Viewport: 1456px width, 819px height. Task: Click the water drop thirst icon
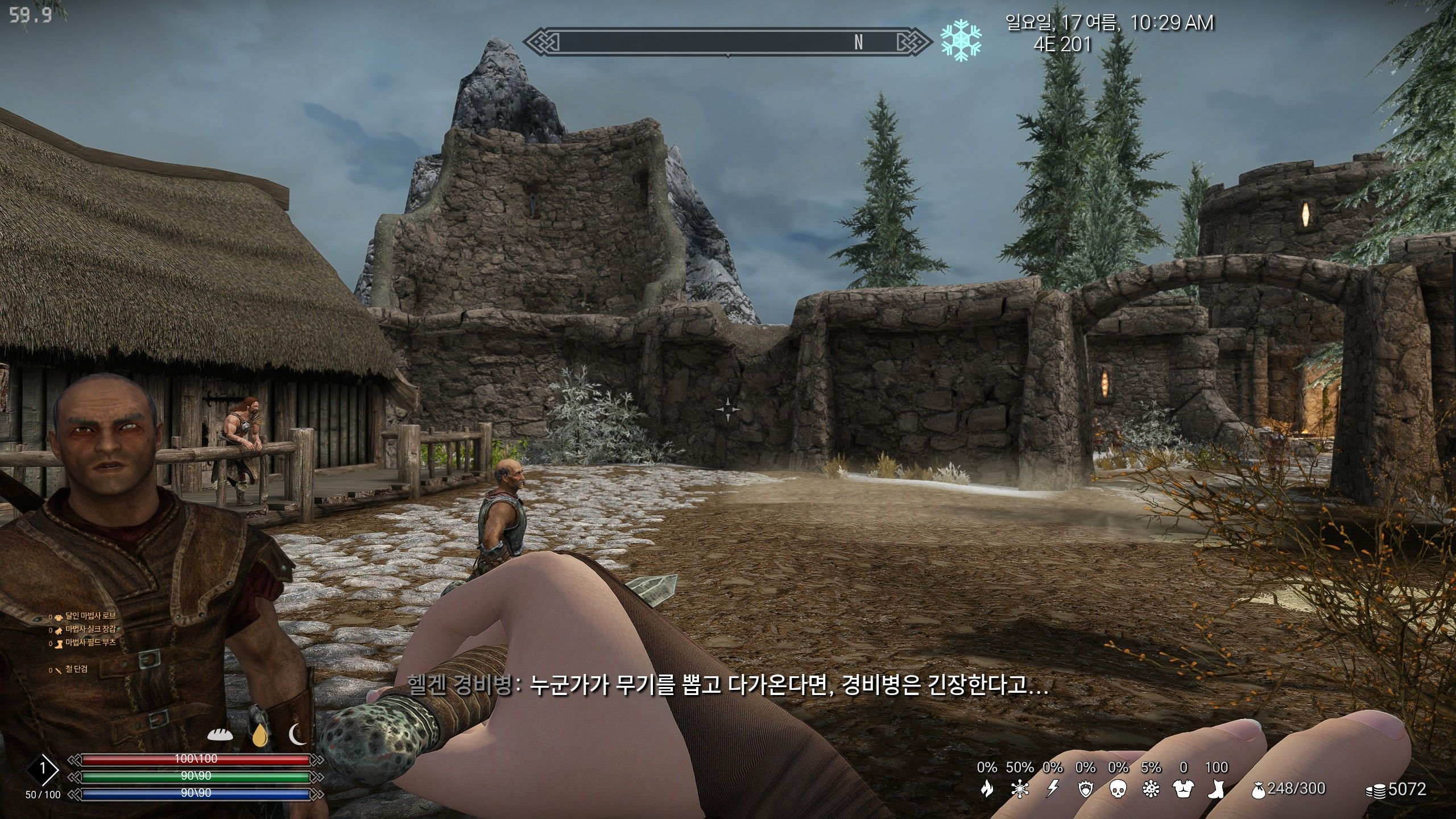pyautogui.click(x=260, y=734)
